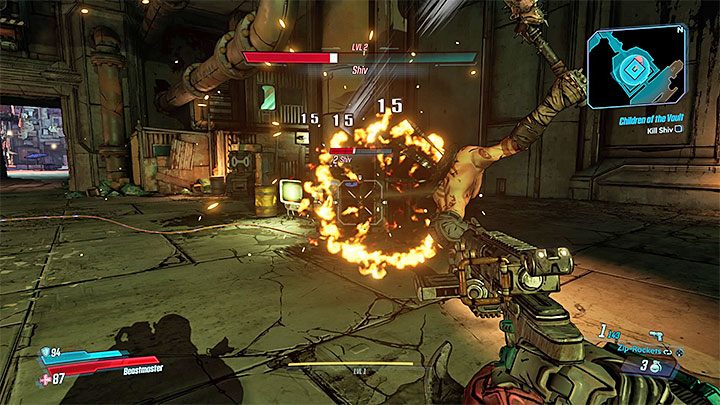
Task: Tick the Kill Shiv objective checkbox
Action: point(679,130)
